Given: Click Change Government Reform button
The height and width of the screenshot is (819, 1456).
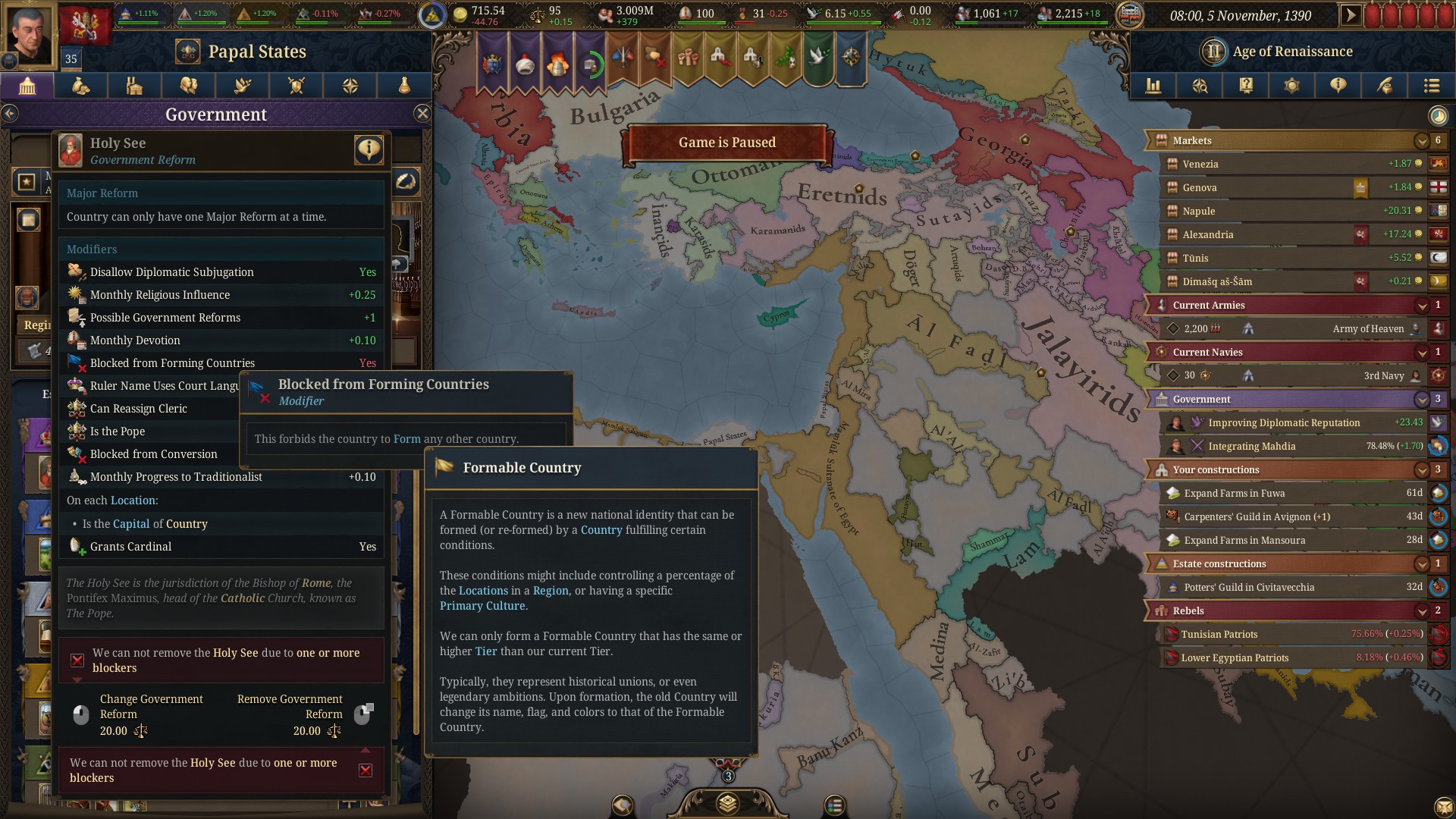Looking at the screenshot, I should pyautogui.click(x=152, y=714).
